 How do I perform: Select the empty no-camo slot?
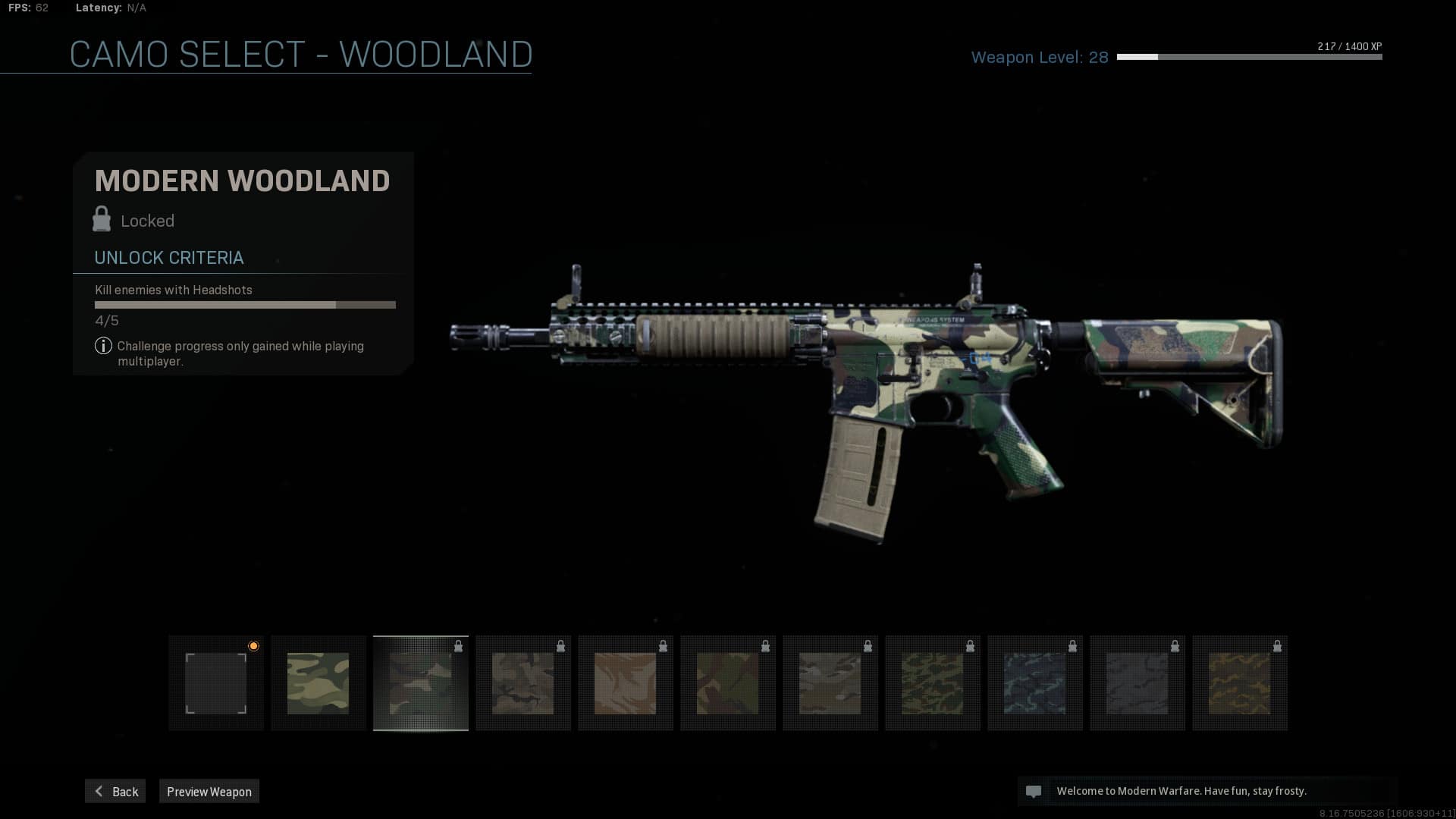(x=216, y=683)
